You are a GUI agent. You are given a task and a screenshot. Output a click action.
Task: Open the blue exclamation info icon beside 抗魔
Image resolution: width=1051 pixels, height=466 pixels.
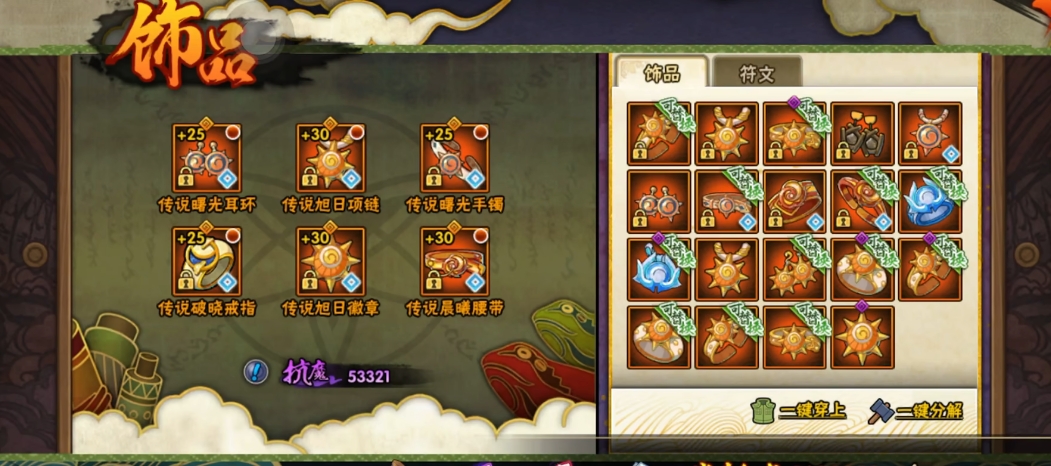256,372
